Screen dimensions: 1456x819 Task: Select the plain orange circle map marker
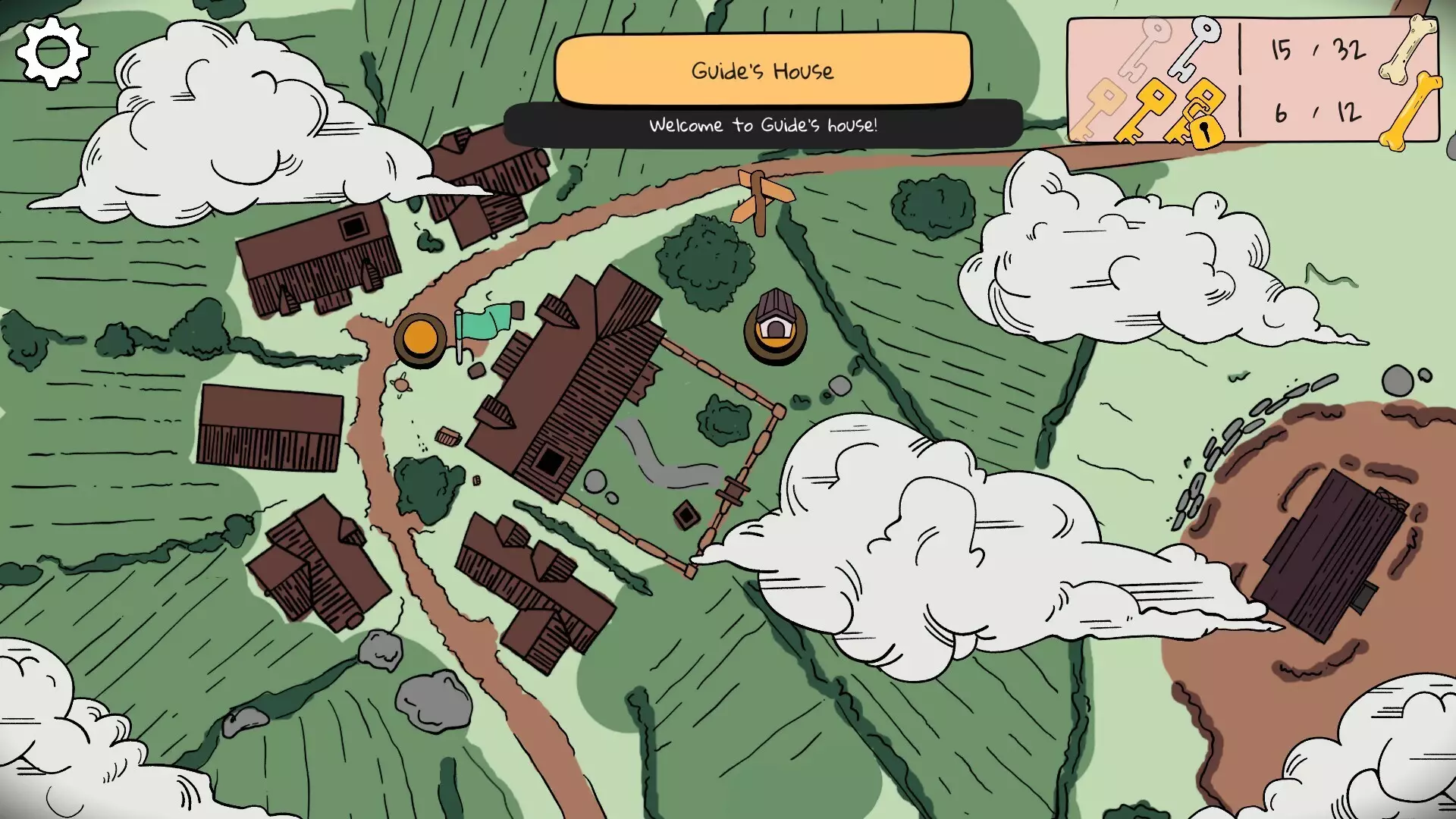tap(419, 337)
